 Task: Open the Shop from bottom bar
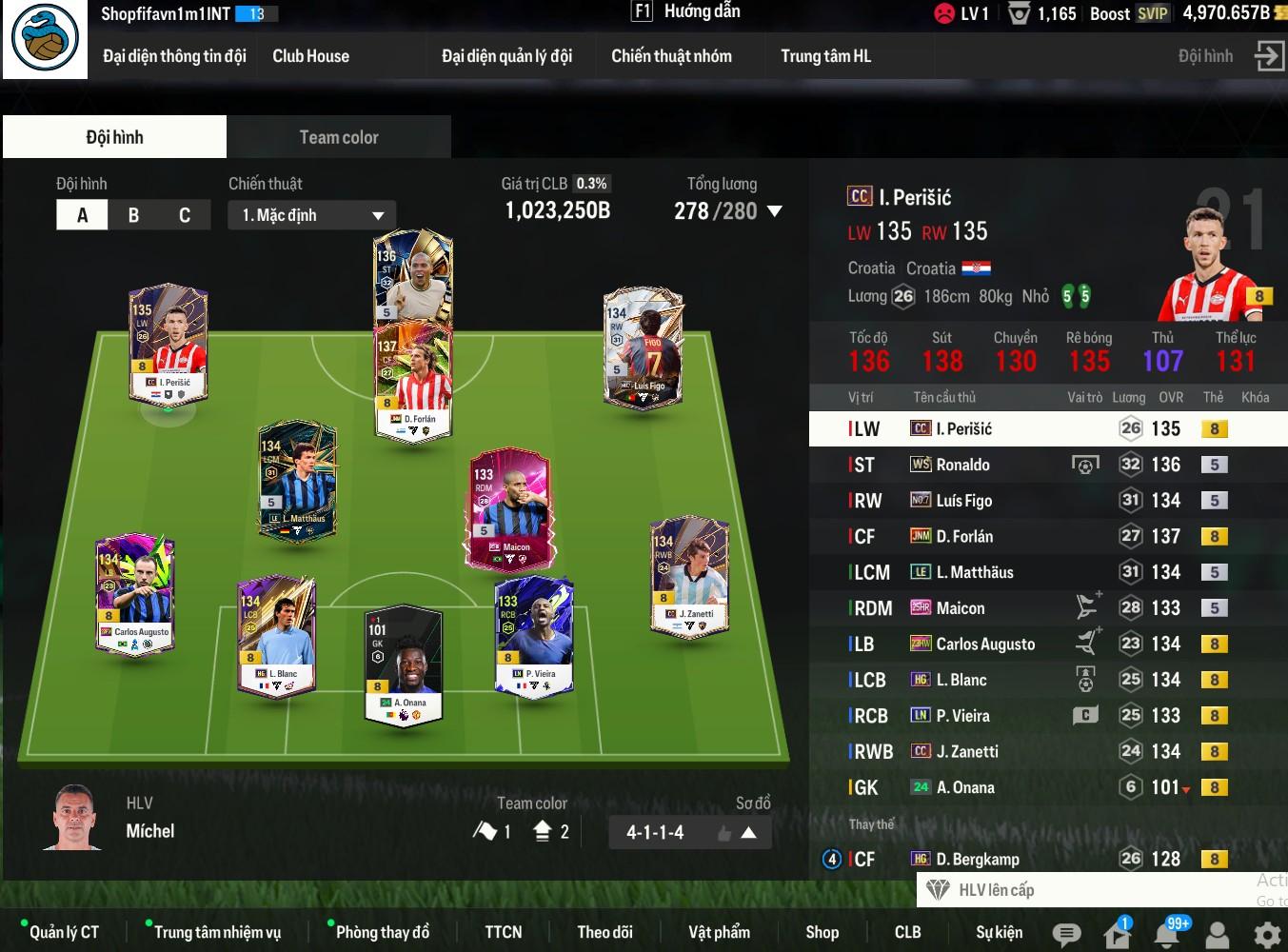click(x=822, y=932)
